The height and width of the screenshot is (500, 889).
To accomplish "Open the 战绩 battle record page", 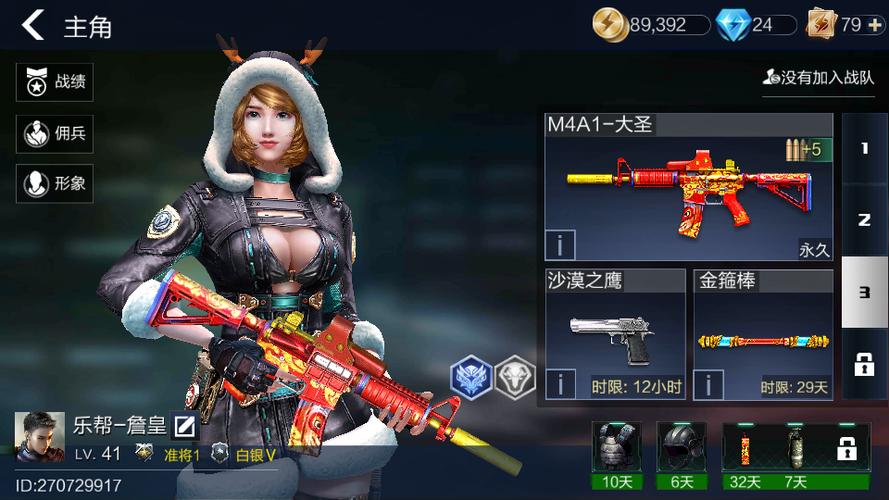I will 55,83.
